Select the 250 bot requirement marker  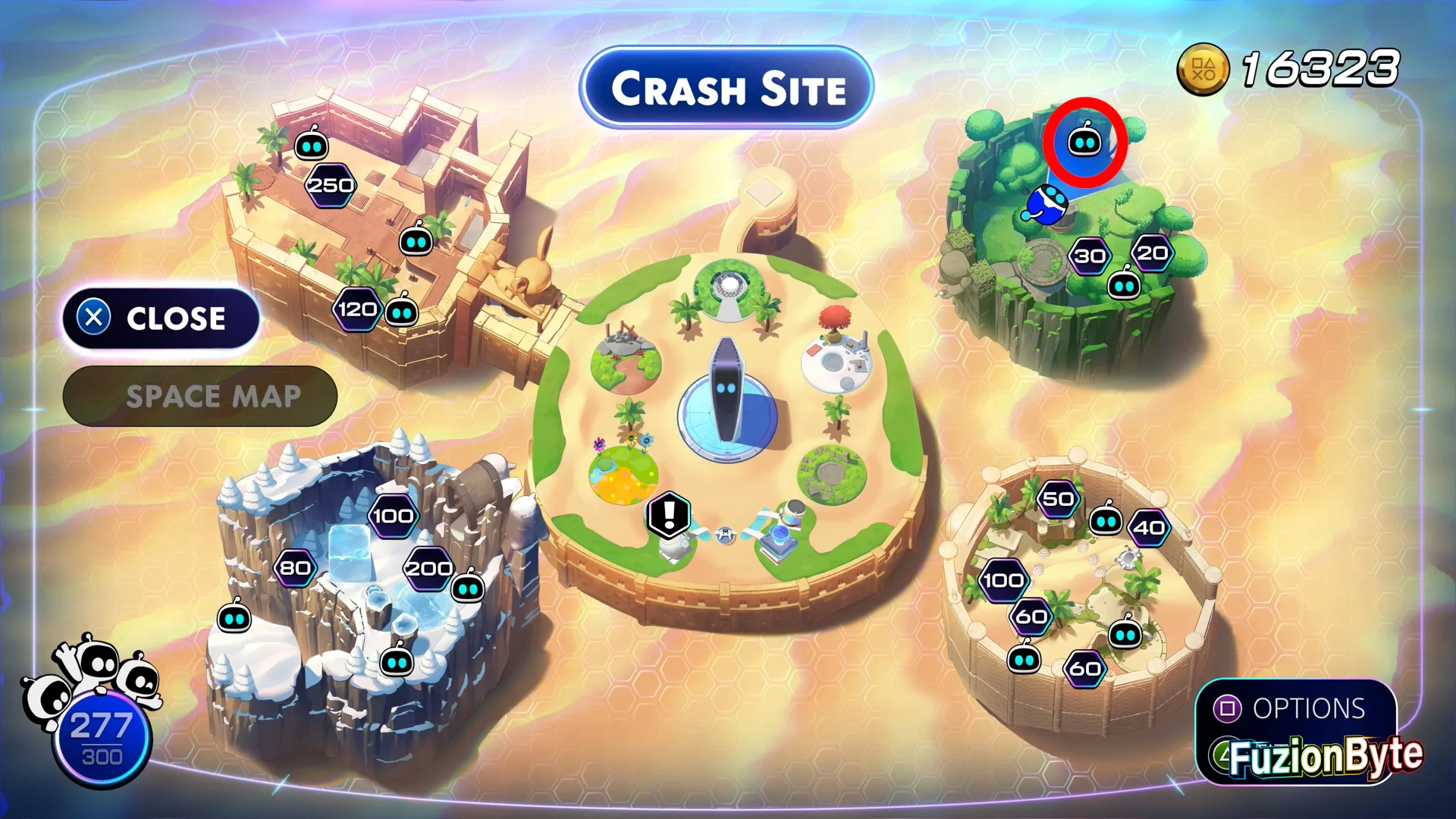331,185
